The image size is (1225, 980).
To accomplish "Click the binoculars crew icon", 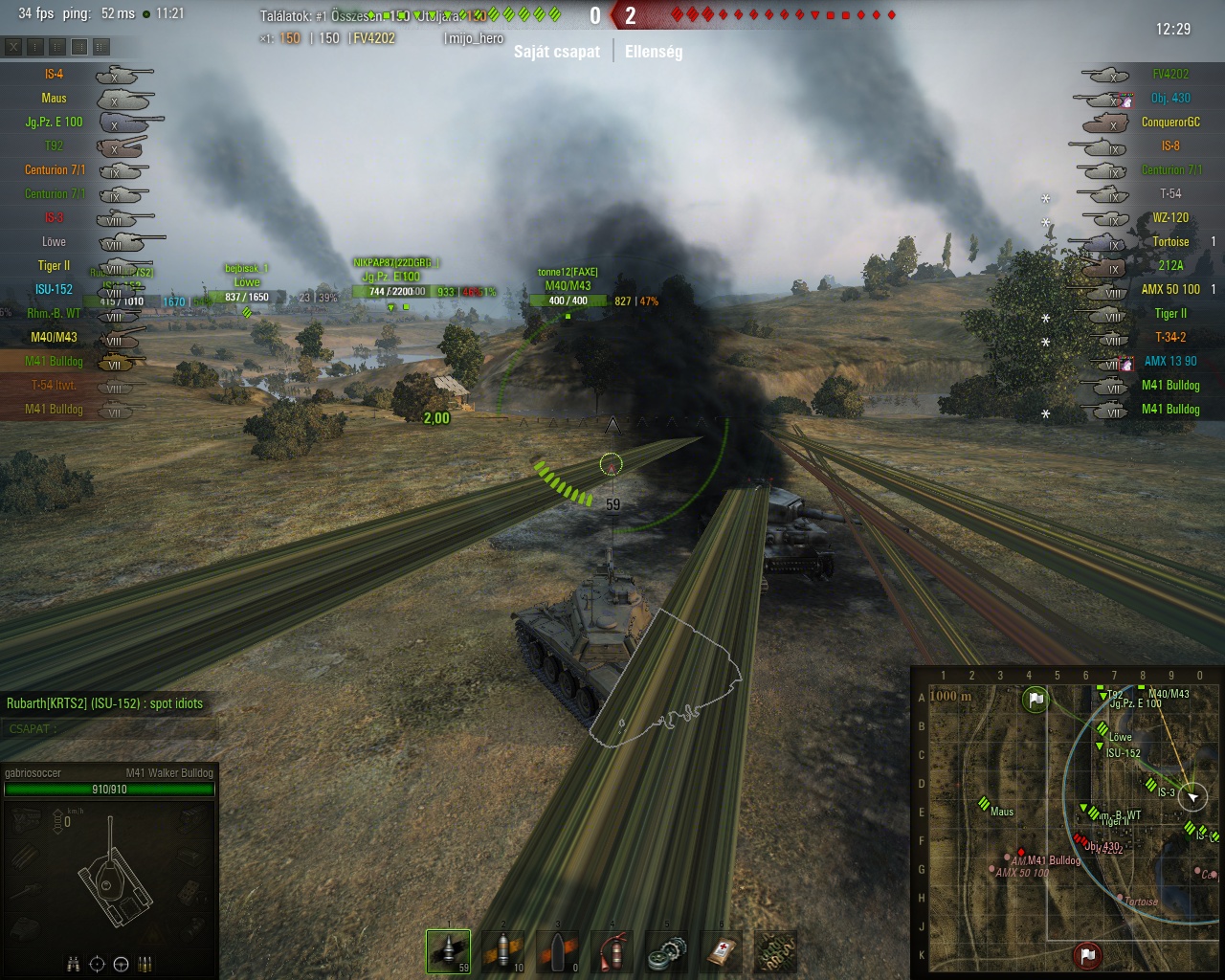I will [73, 964].
